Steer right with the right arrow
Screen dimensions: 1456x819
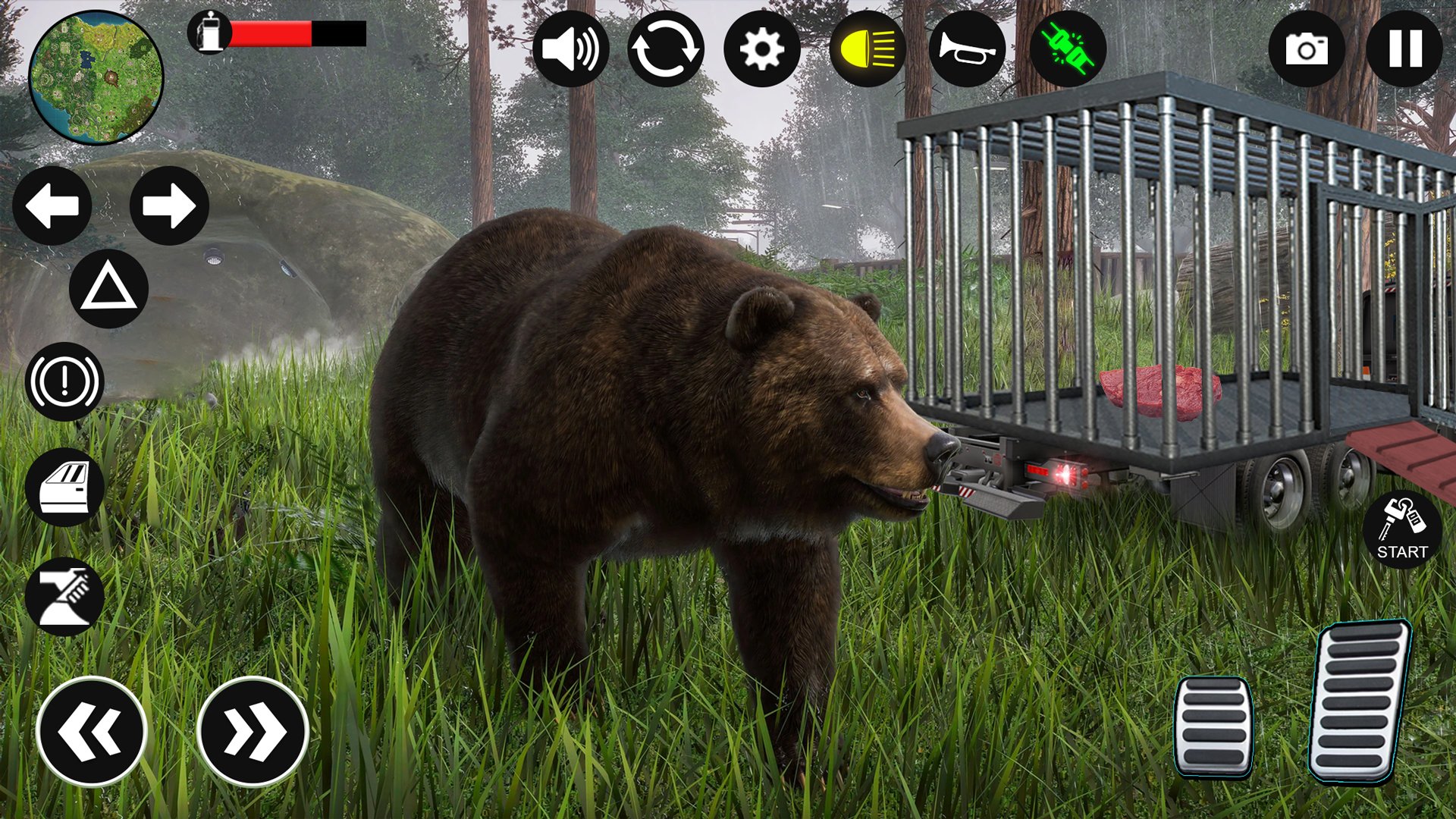pos(169,206)
